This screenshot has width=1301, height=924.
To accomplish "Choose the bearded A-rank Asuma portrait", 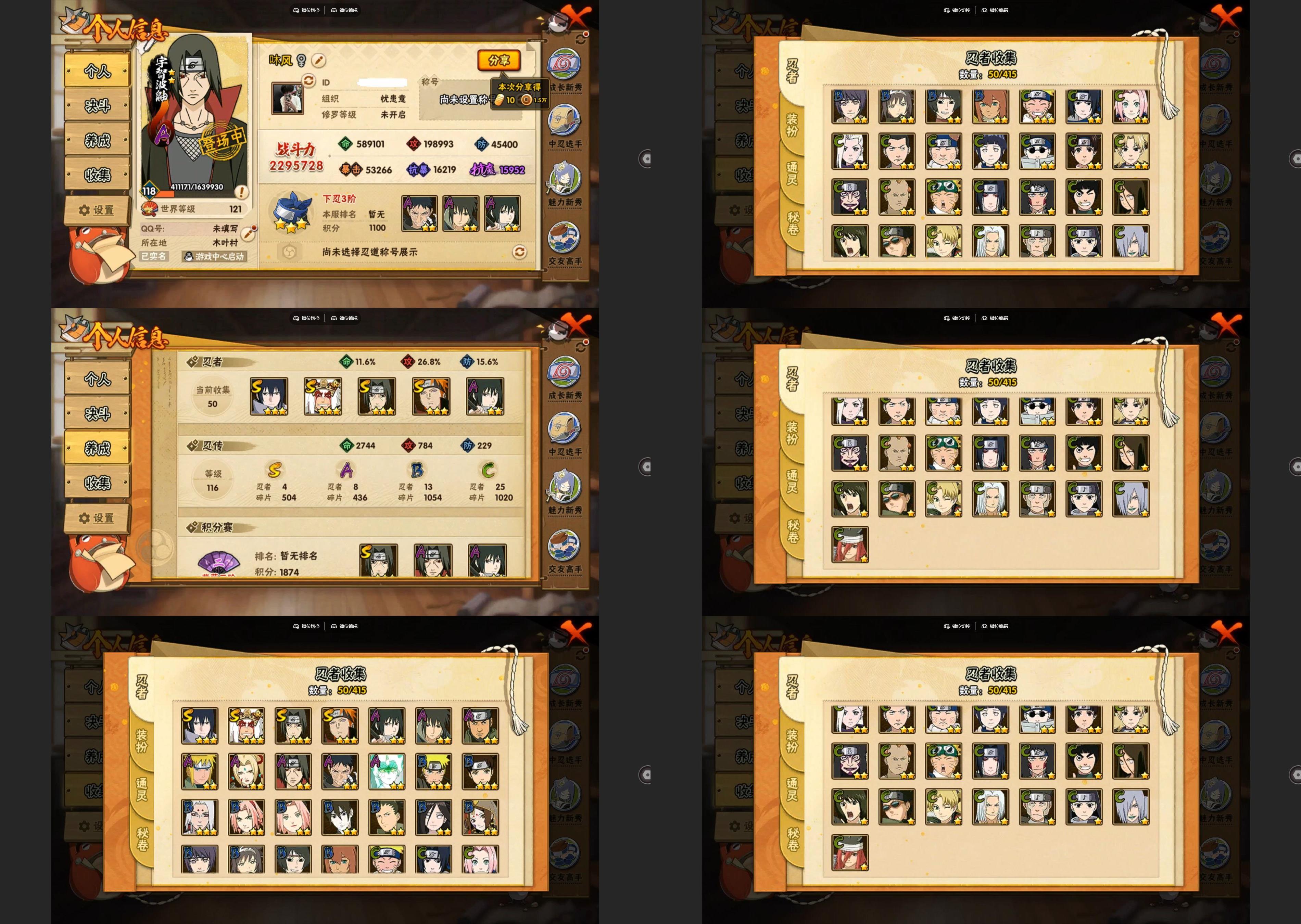I will tap(480, 726).
